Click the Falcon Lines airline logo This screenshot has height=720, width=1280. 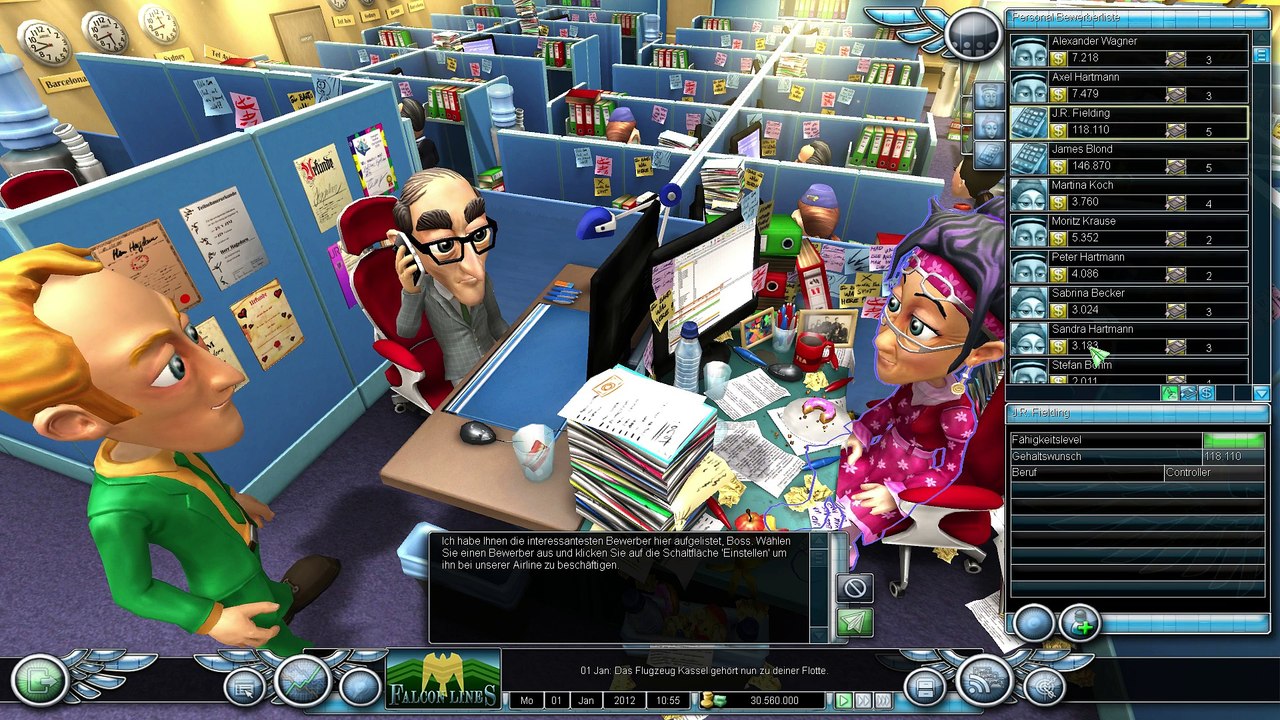coord(443,680)
